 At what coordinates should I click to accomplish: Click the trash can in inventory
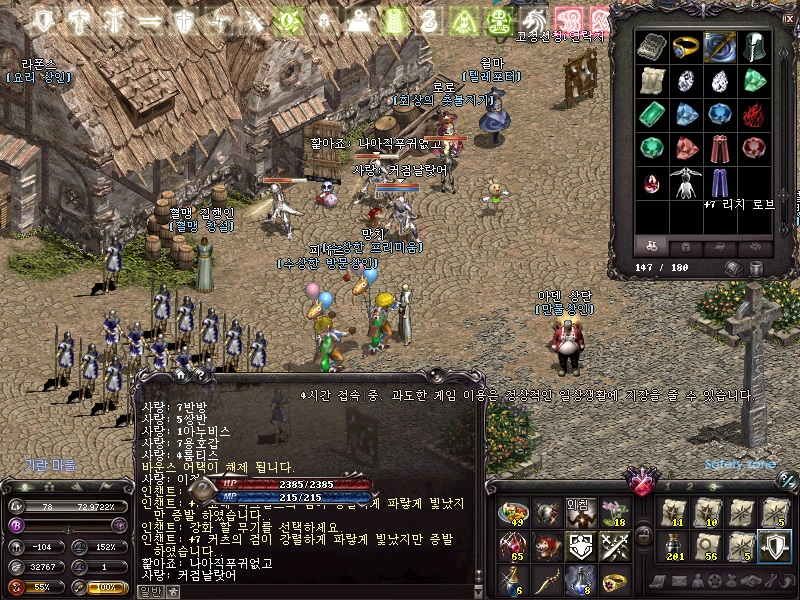tap(755, 268)
